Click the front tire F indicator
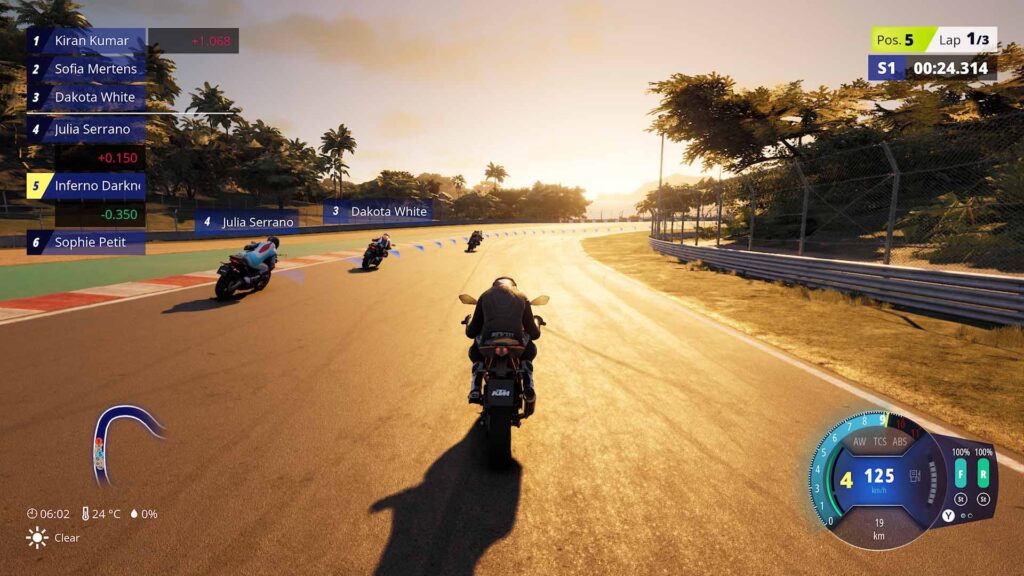Image resolution: width=1024 pixels, height=576 pixels. coord(960,473)
